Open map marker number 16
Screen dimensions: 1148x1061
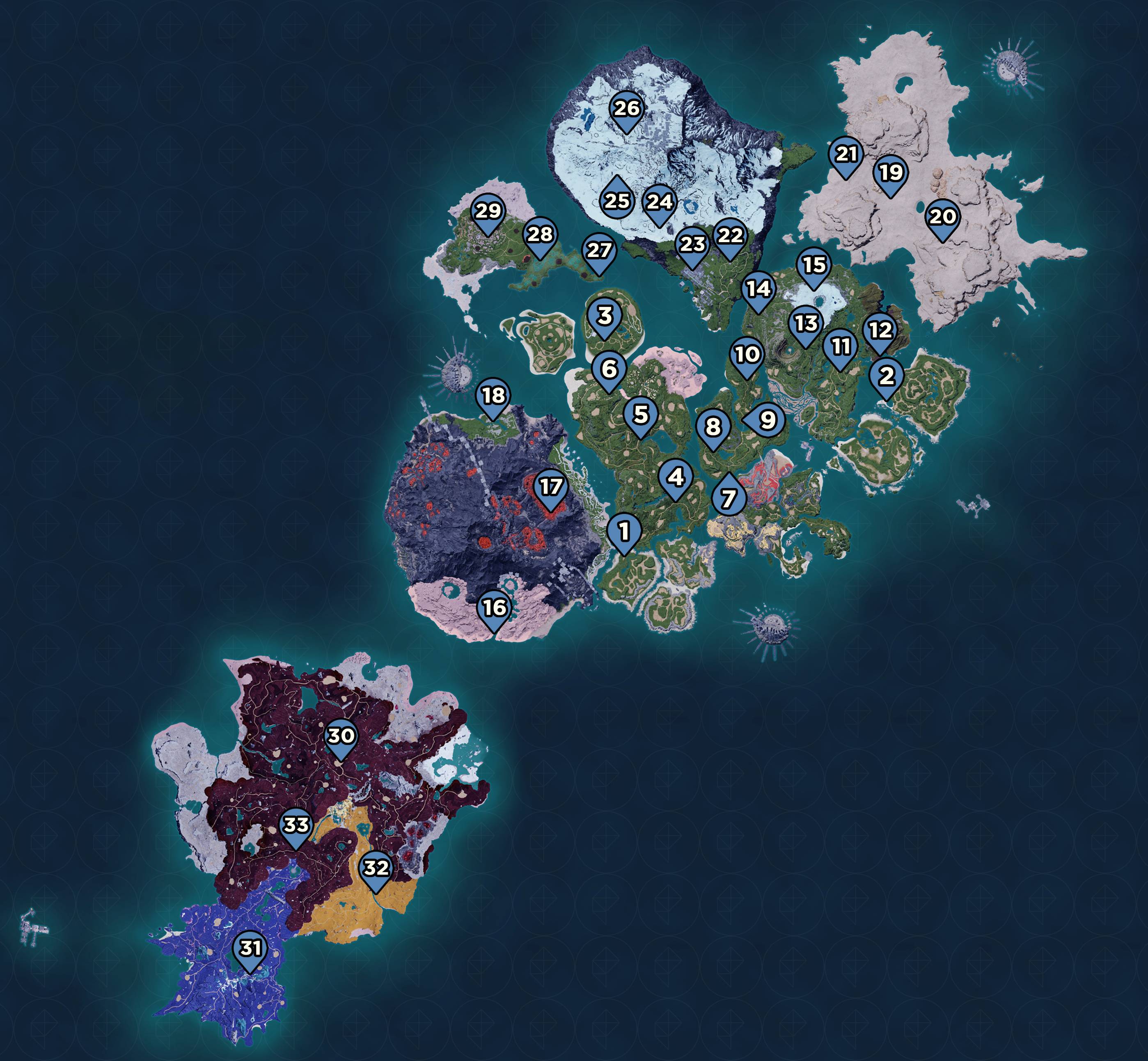494,608
